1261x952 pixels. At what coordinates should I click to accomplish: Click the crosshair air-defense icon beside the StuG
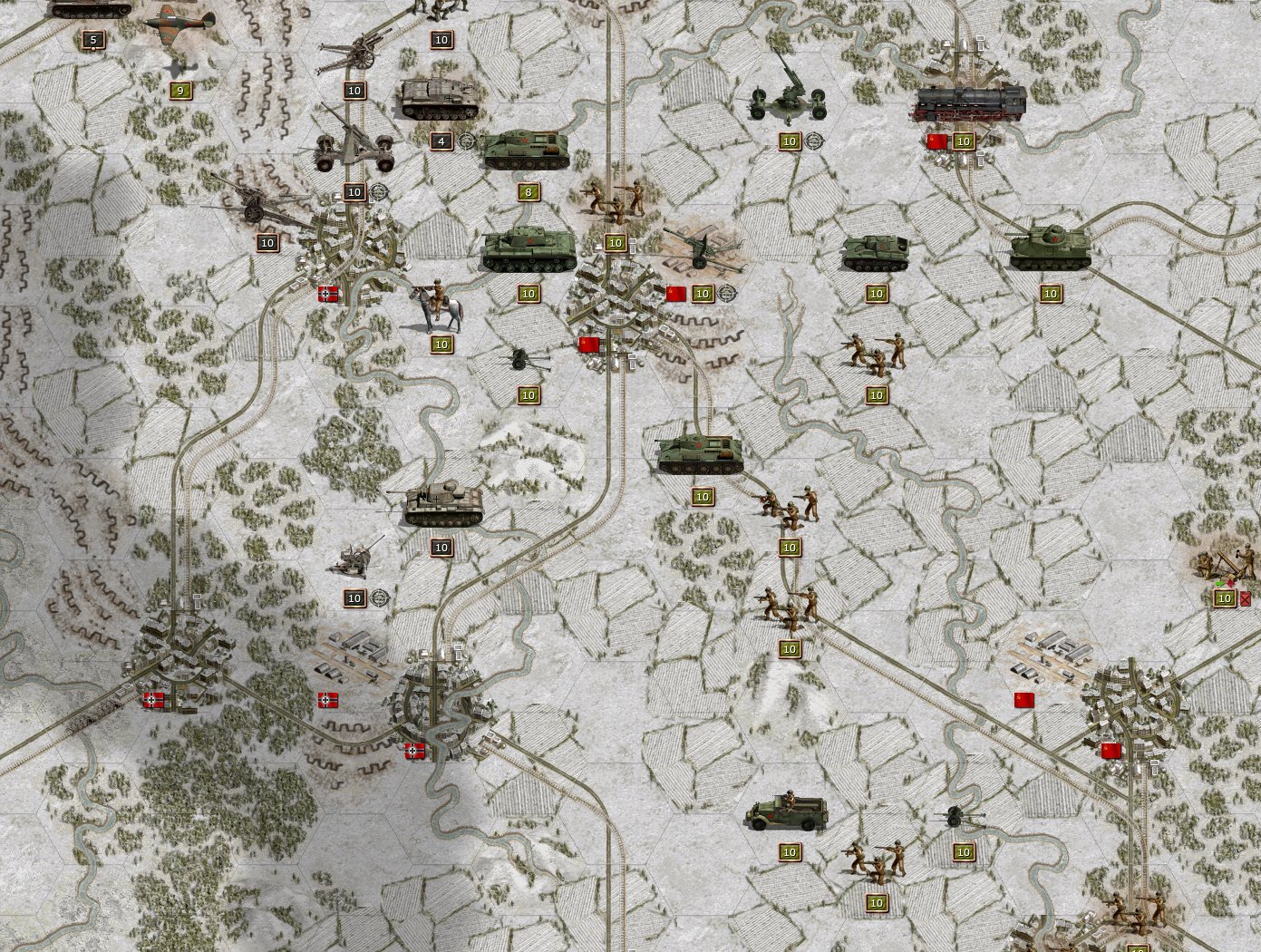[x=468, y=141]
